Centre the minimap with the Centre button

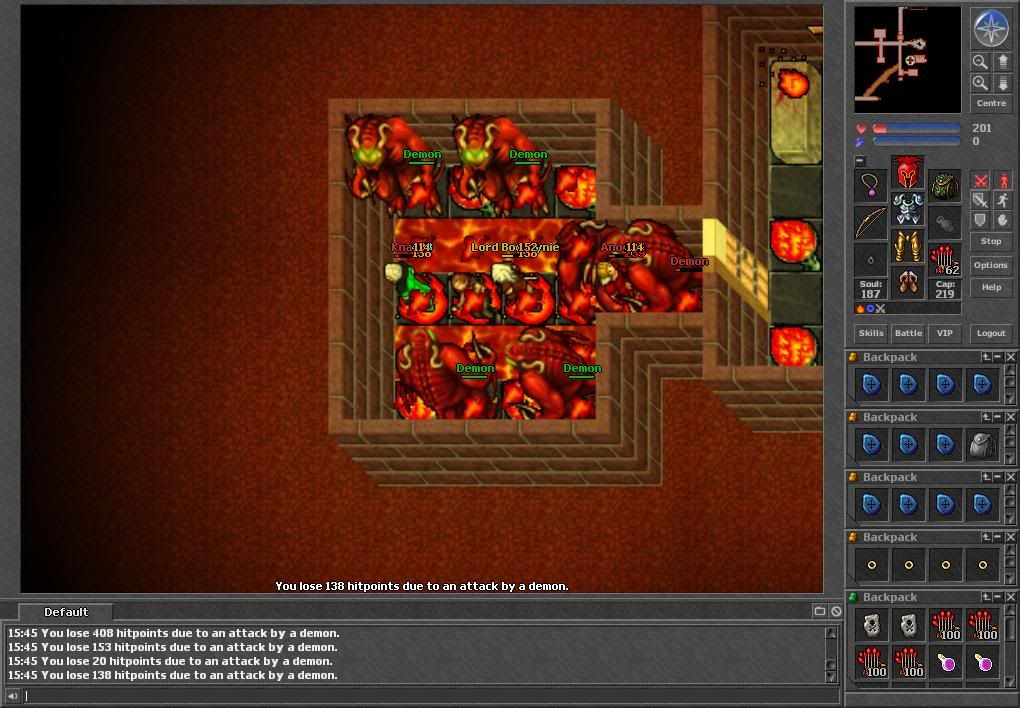pos(990,103)
